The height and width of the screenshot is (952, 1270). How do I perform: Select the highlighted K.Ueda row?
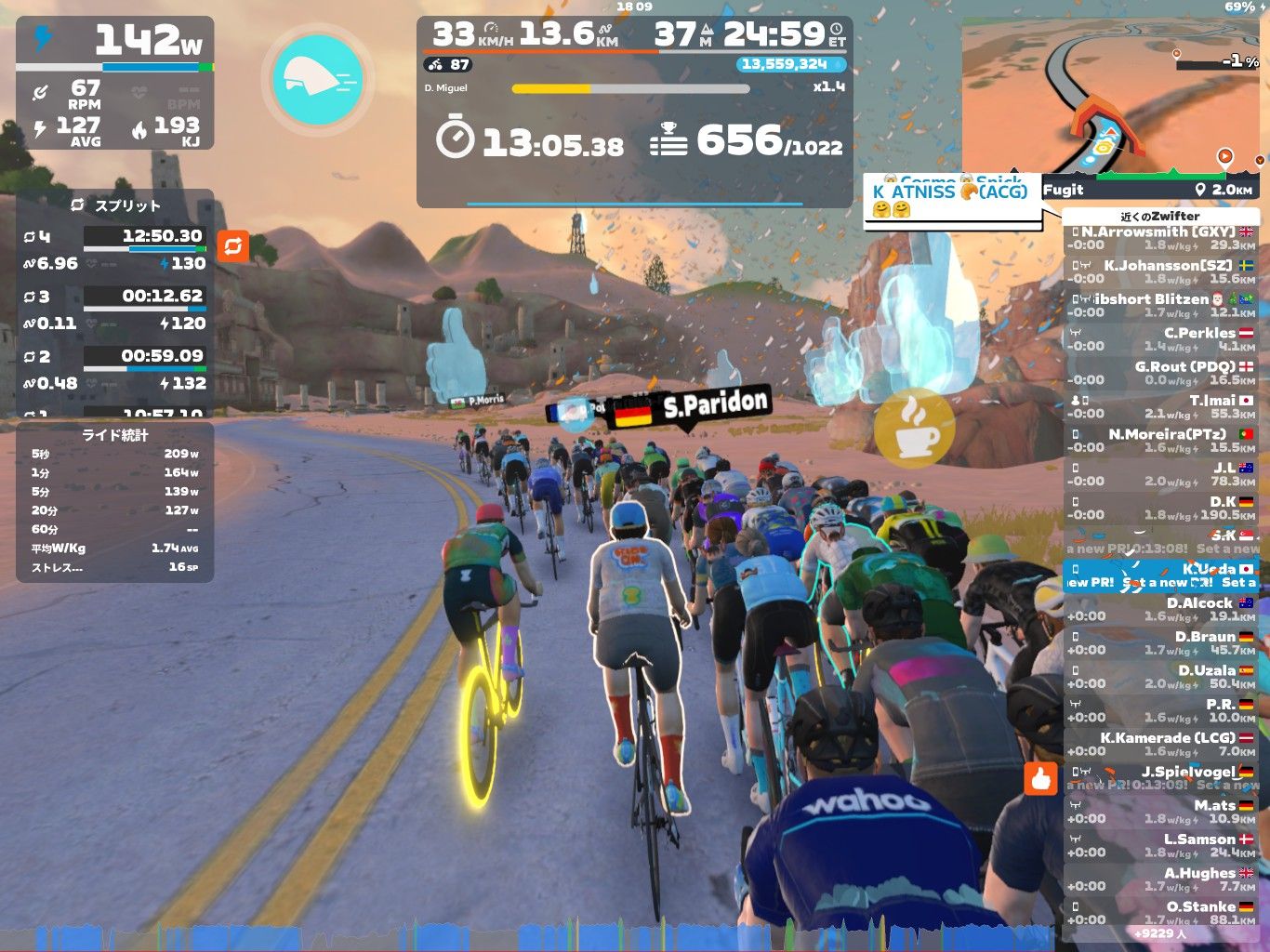tap(1160, 575)
